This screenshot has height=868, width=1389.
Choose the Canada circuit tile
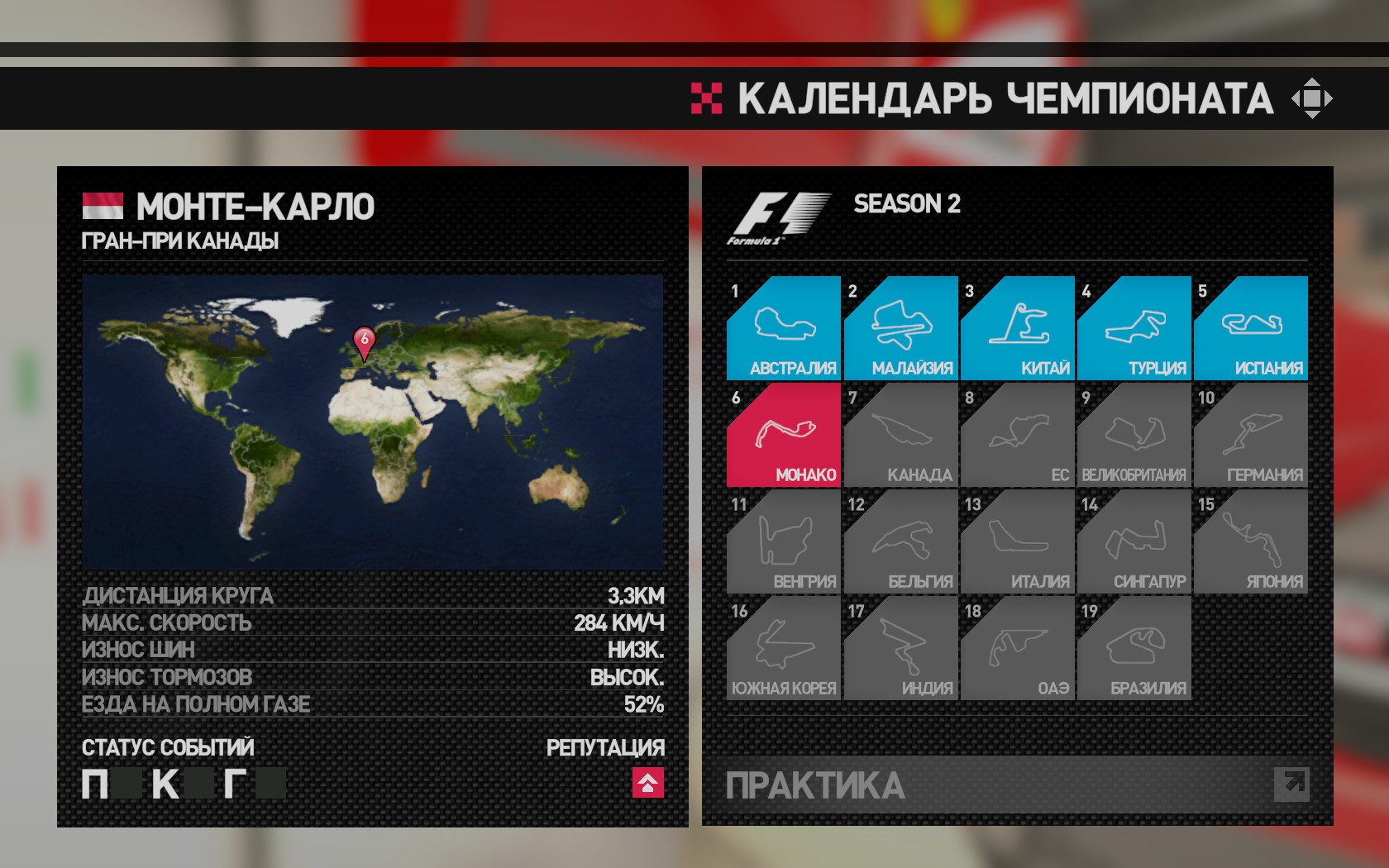tap(900, 435)
